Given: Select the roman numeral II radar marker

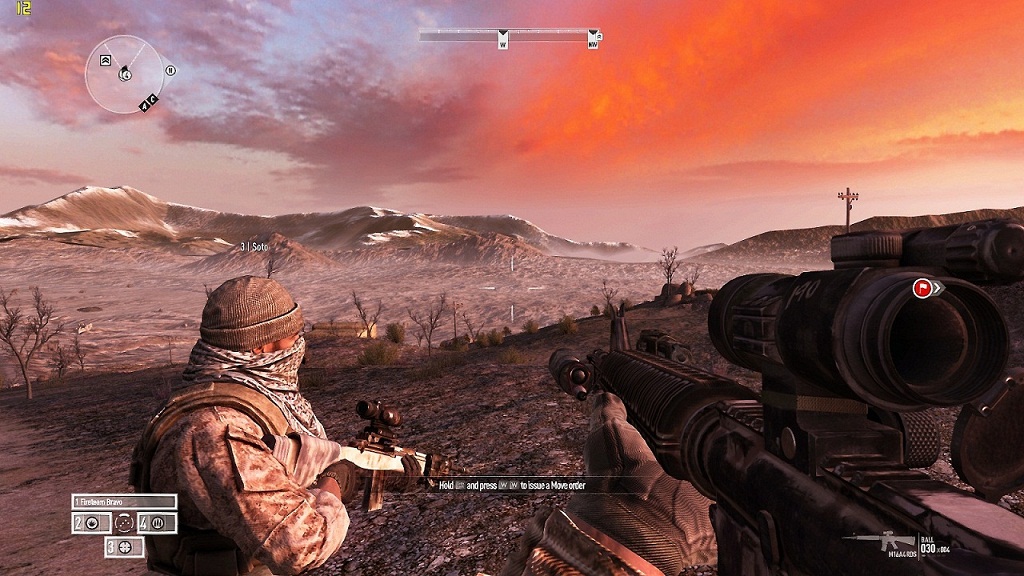Looking at the screenshot, I should pos(170,71).
